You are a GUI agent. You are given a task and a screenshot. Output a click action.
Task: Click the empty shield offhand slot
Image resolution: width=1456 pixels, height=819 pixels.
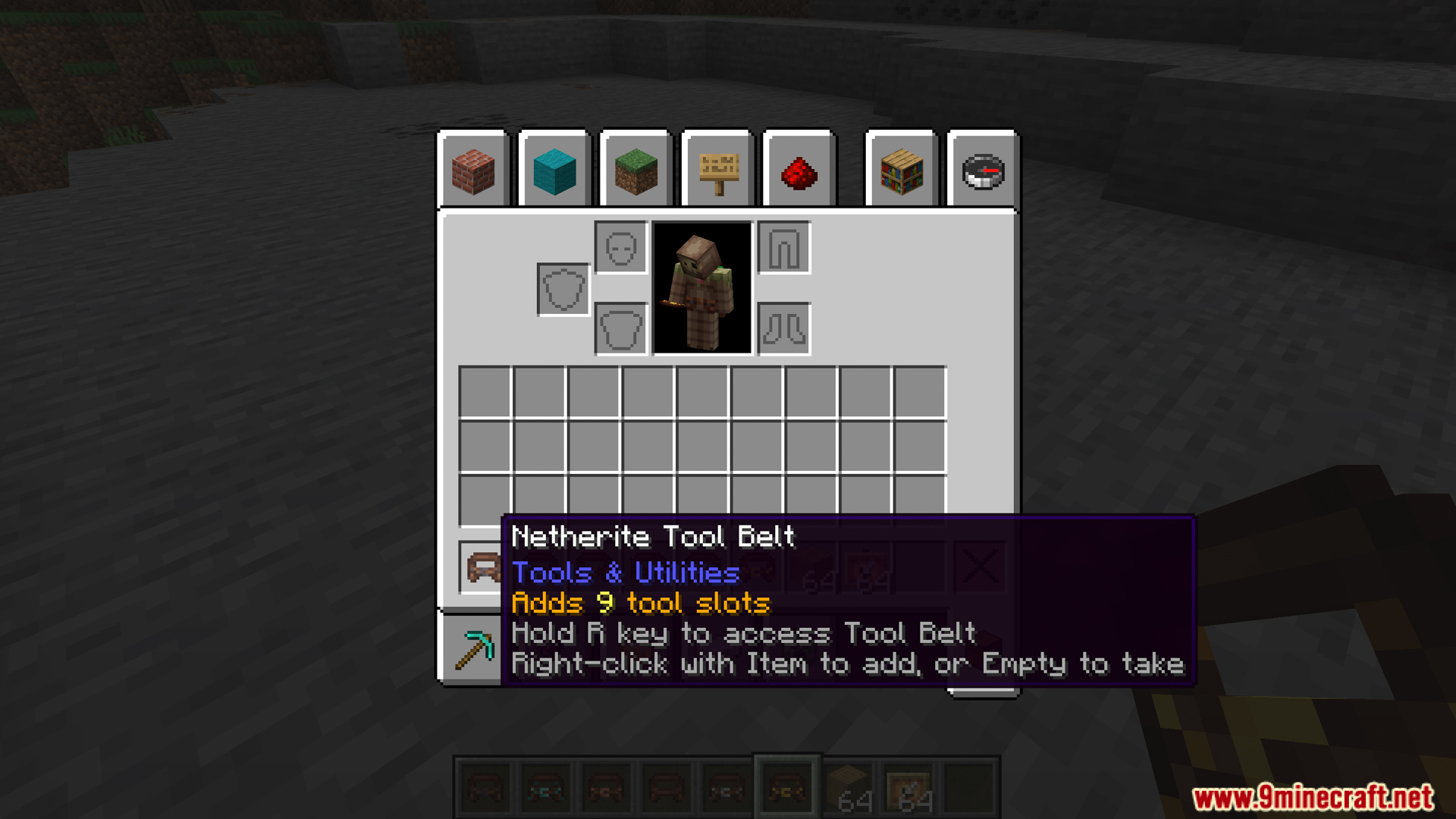pos(563,289)
